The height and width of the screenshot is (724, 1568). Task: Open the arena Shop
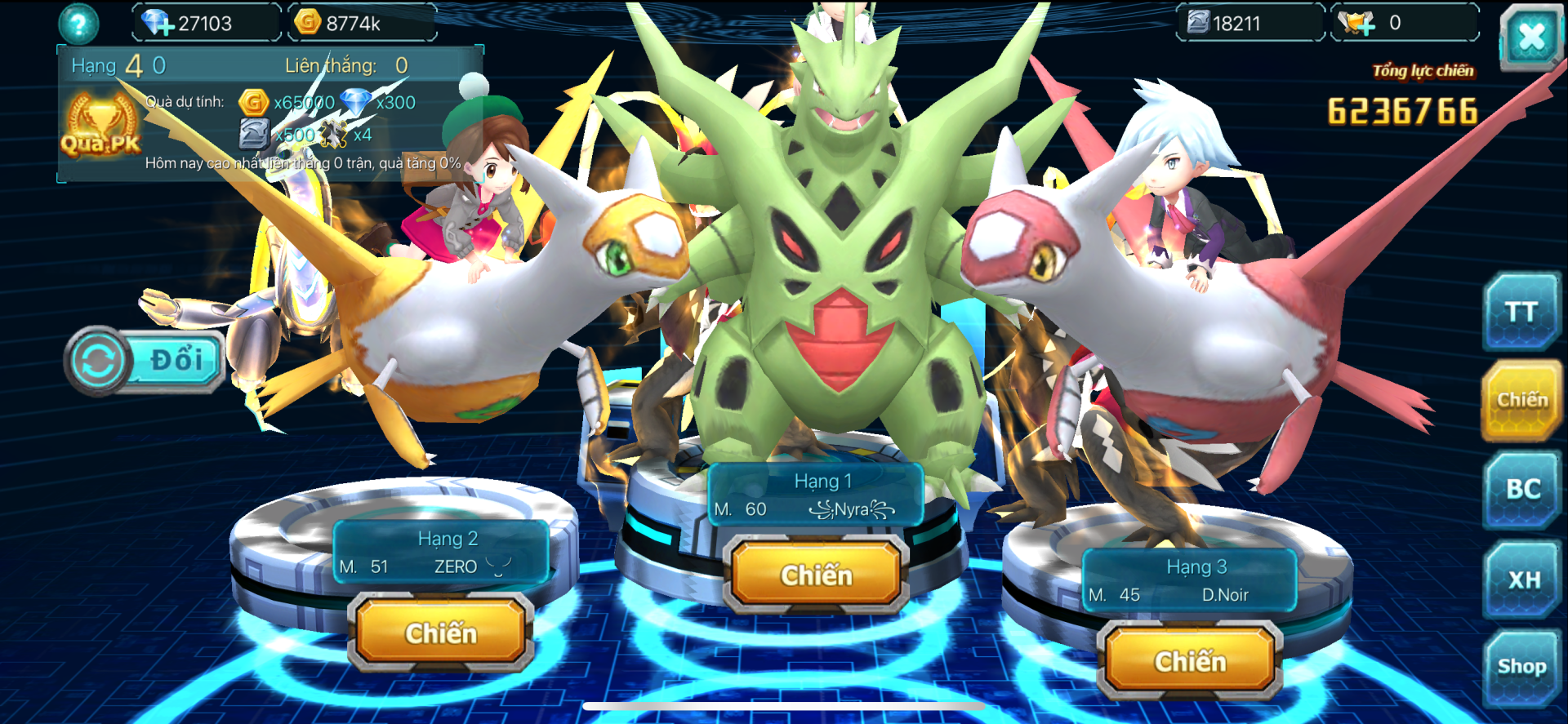pyautogui.click(x=1521, y=667)
